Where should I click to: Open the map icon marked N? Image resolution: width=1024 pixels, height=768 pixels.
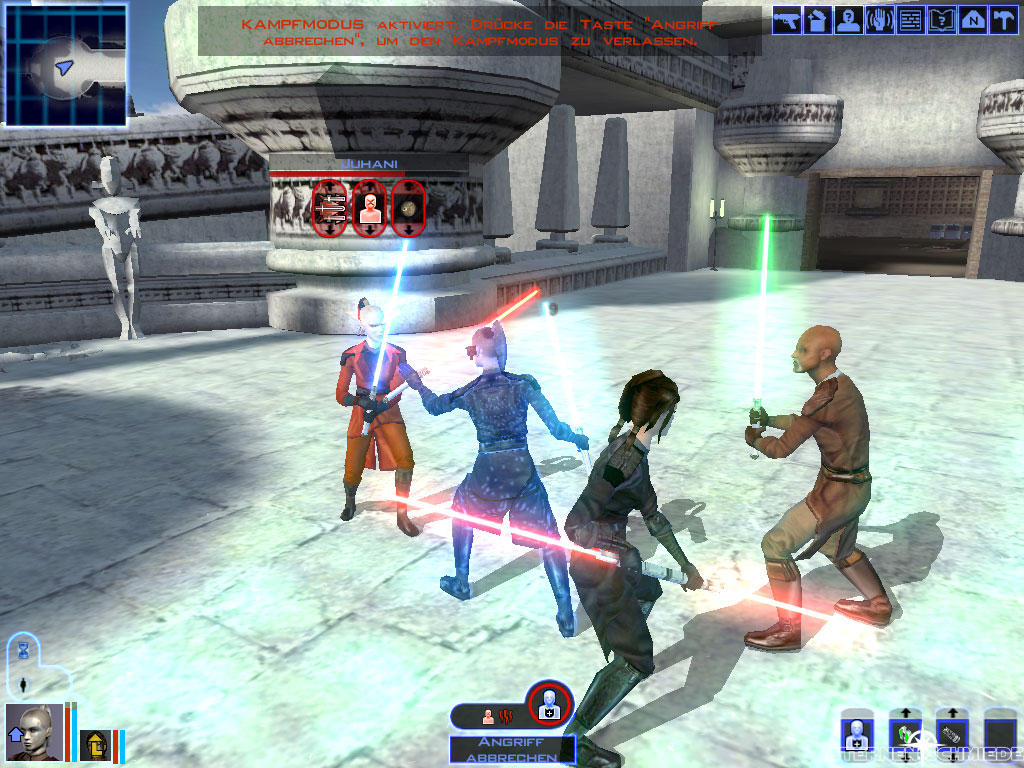point(972,20)
